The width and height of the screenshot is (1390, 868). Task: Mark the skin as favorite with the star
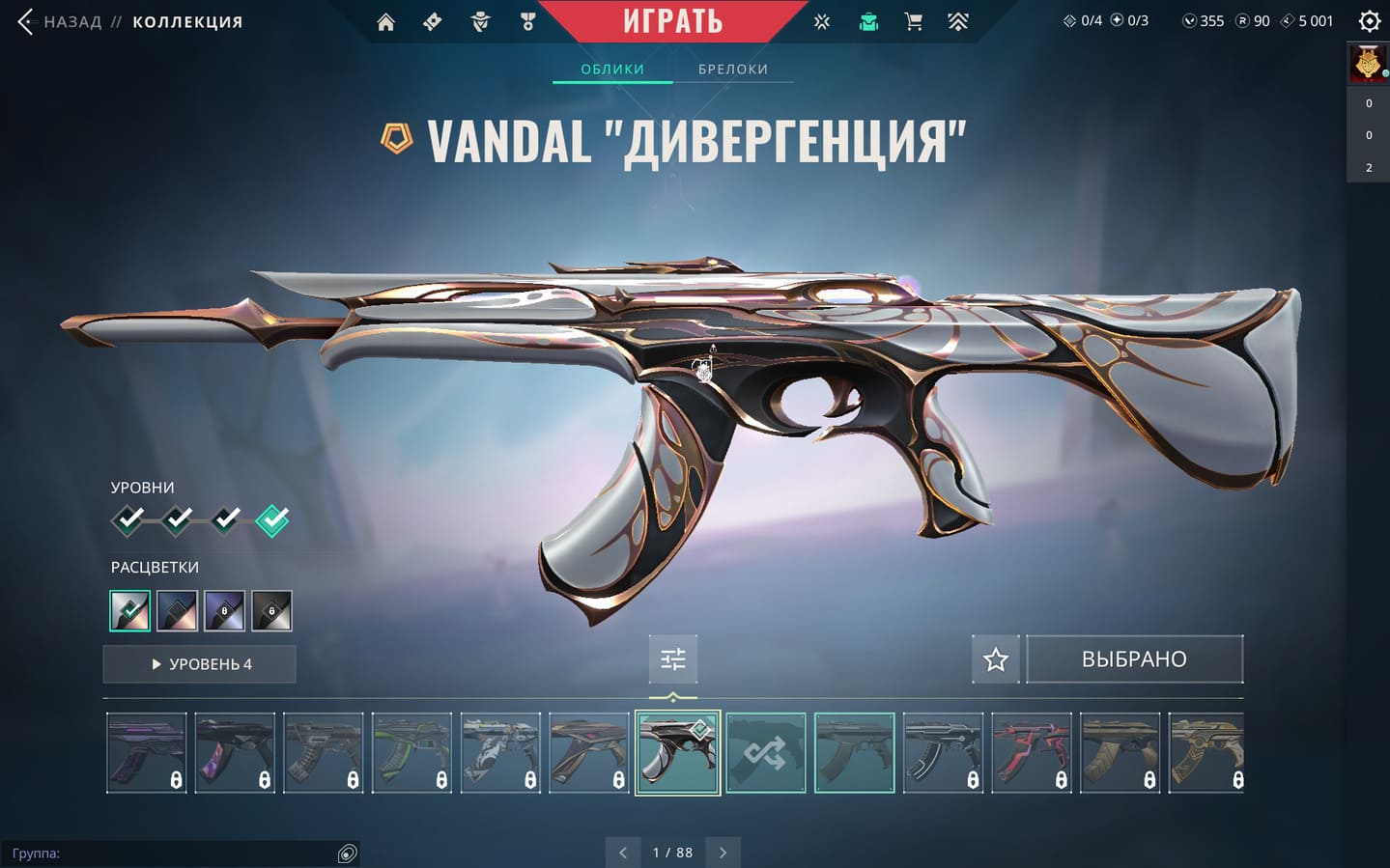point(996,659)
